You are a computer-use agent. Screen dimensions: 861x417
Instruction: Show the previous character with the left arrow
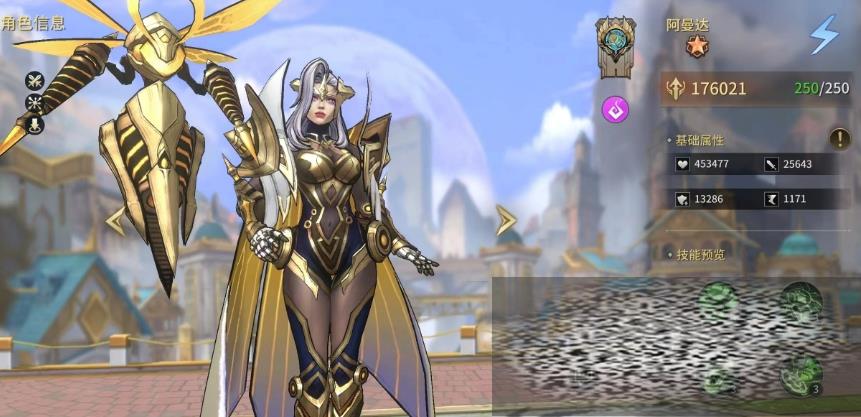tap(116, 220)
